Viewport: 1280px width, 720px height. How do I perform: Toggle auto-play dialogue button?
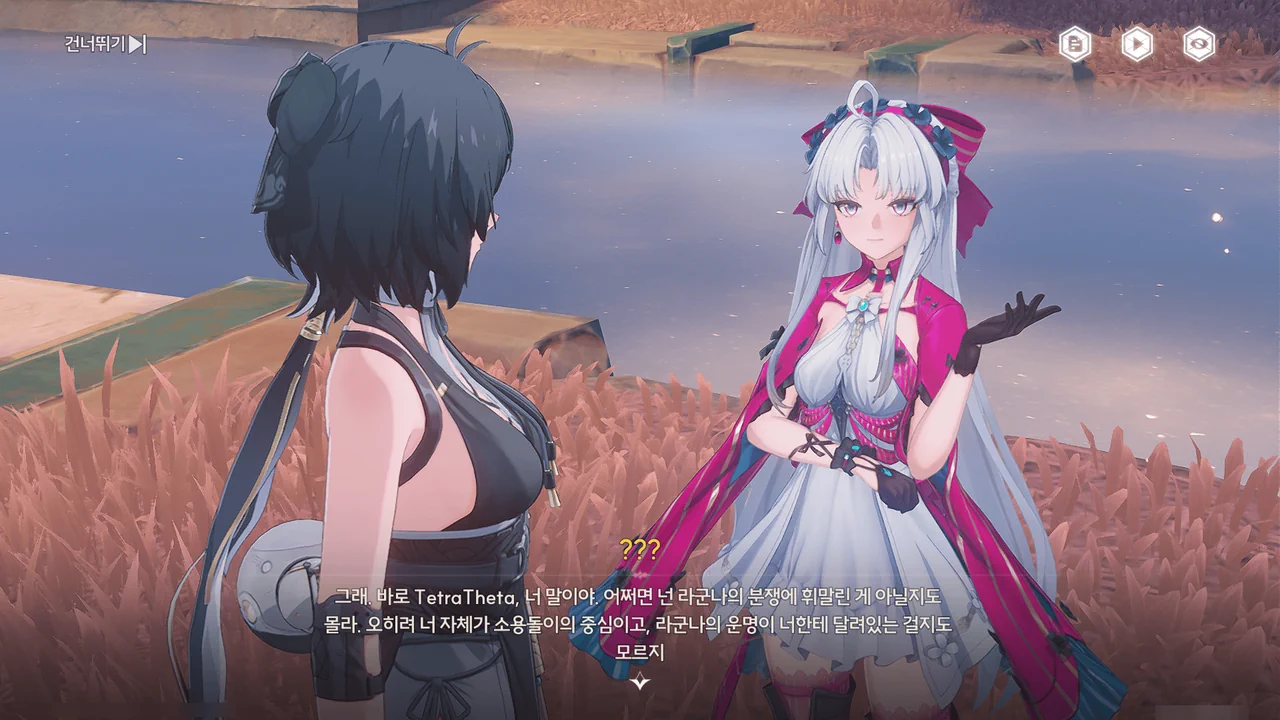(x=1137, y=44)
